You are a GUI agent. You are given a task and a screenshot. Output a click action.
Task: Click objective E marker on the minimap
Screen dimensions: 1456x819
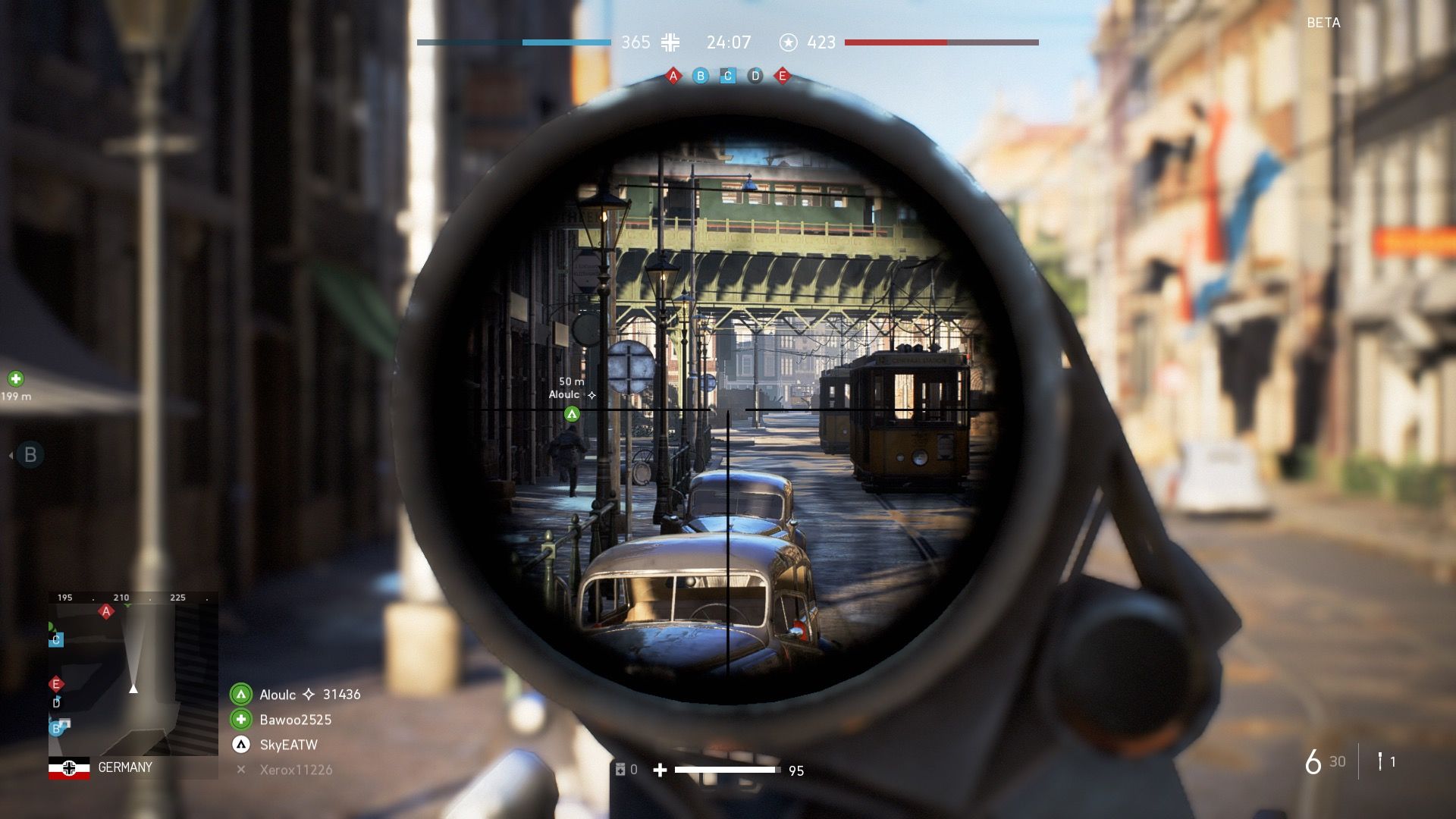[x=55, y=684]
